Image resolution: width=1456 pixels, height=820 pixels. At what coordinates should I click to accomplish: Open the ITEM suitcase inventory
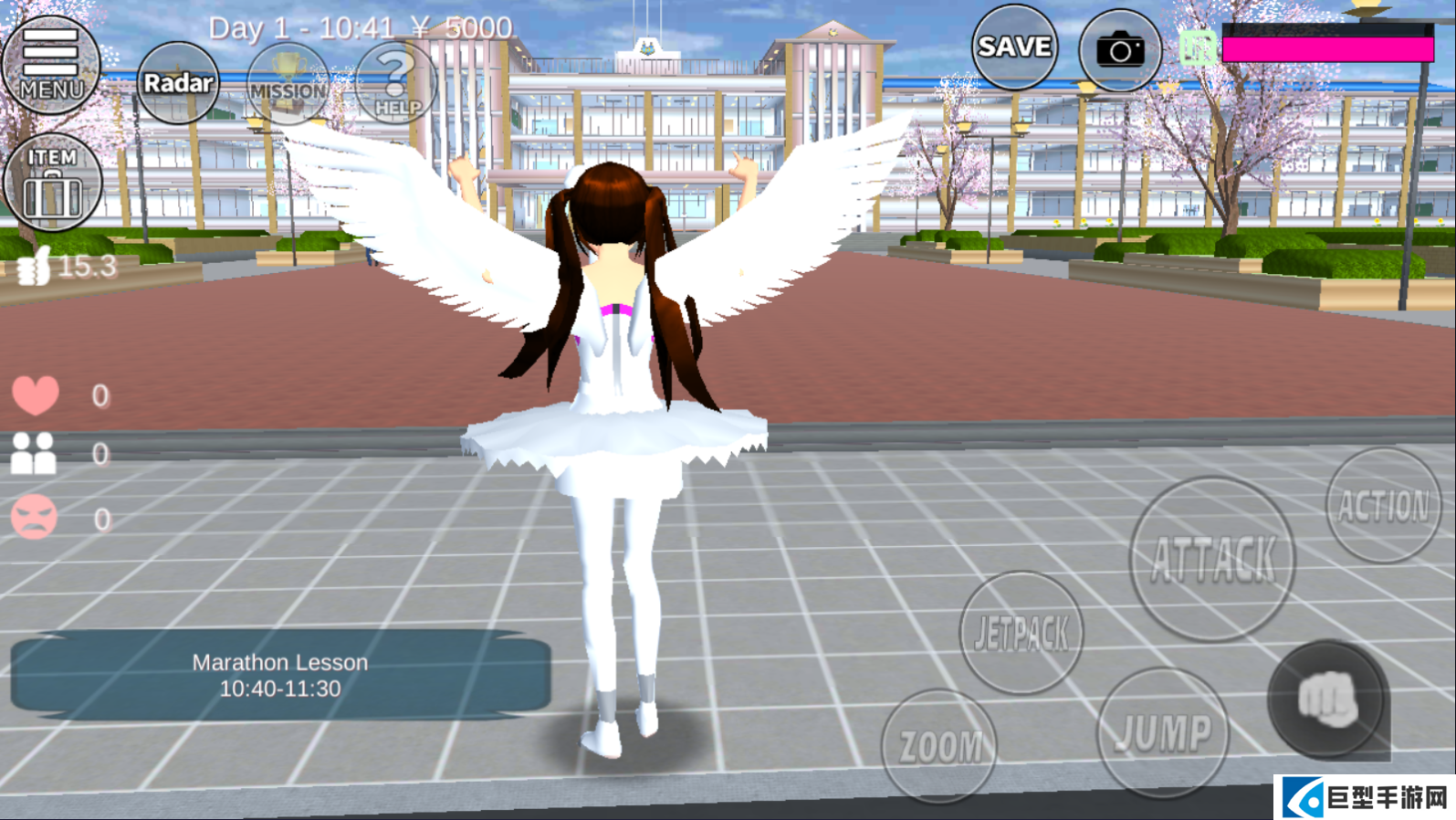tap(52, 182)
